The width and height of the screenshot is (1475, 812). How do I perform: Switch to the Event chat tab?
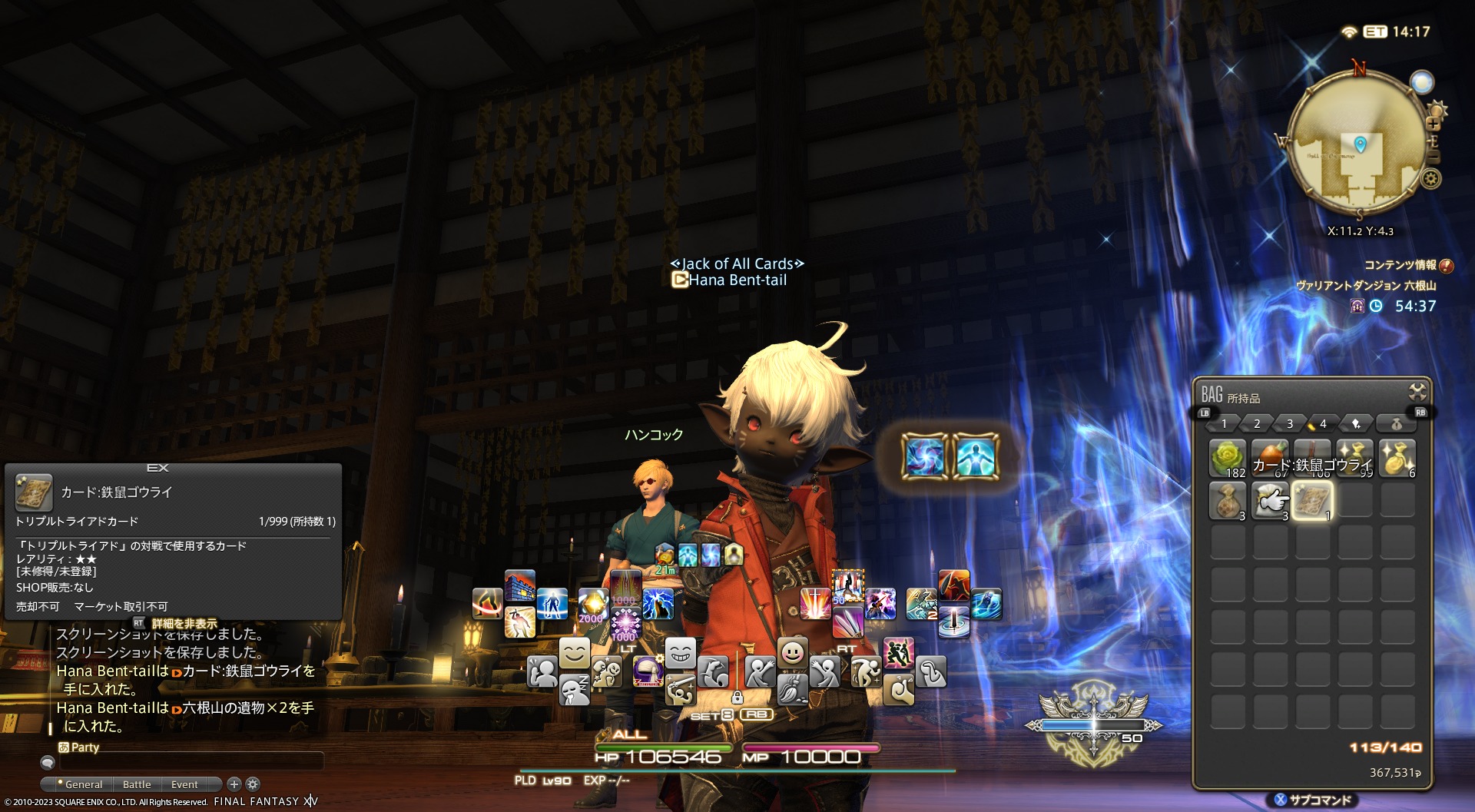pos(184,784)
